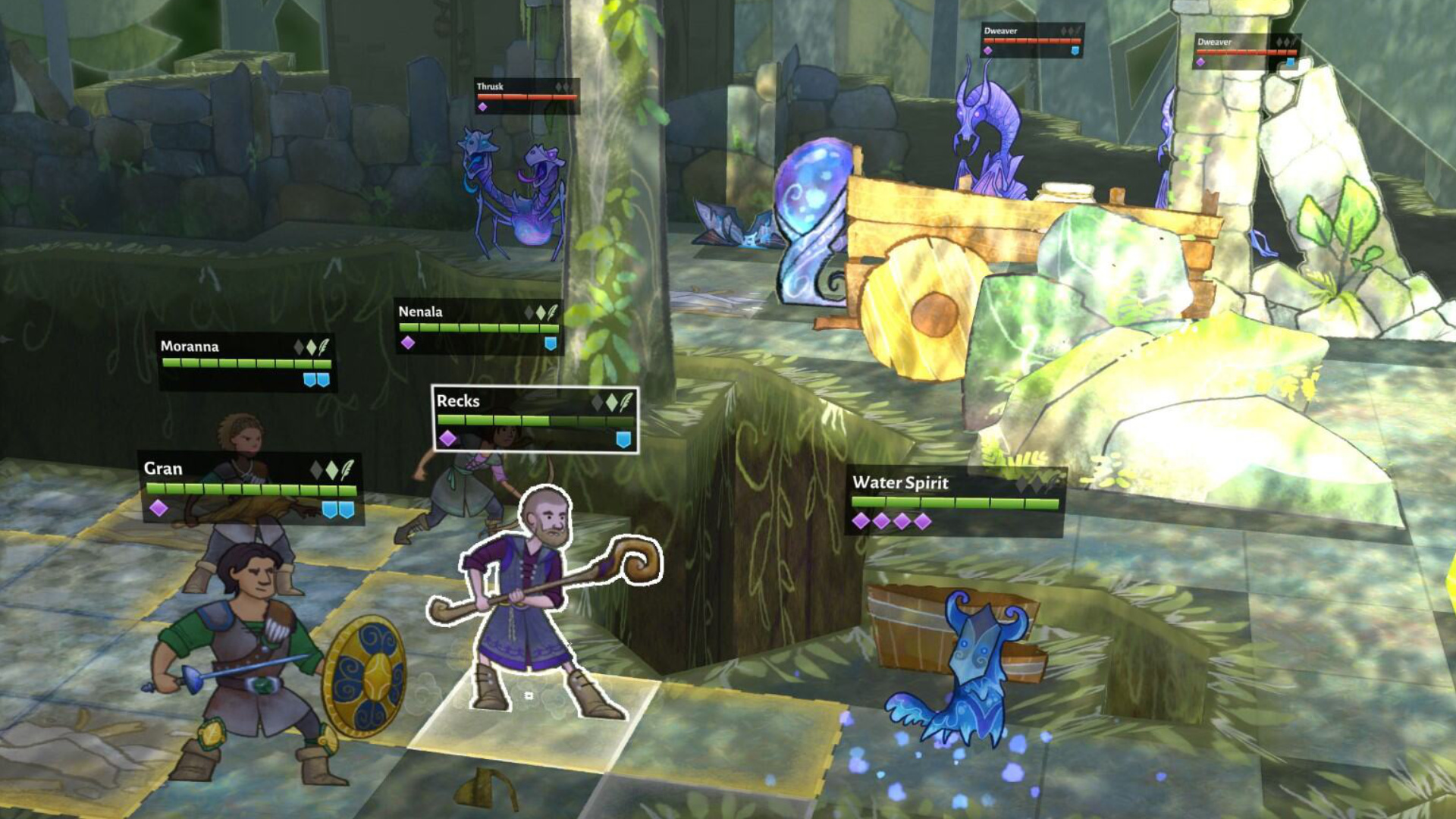The height and width of the screenshot is (819, 1456).
Task: Choose Gran's unit nameplate
Action: pyautogui.click(x=251, y=488)
